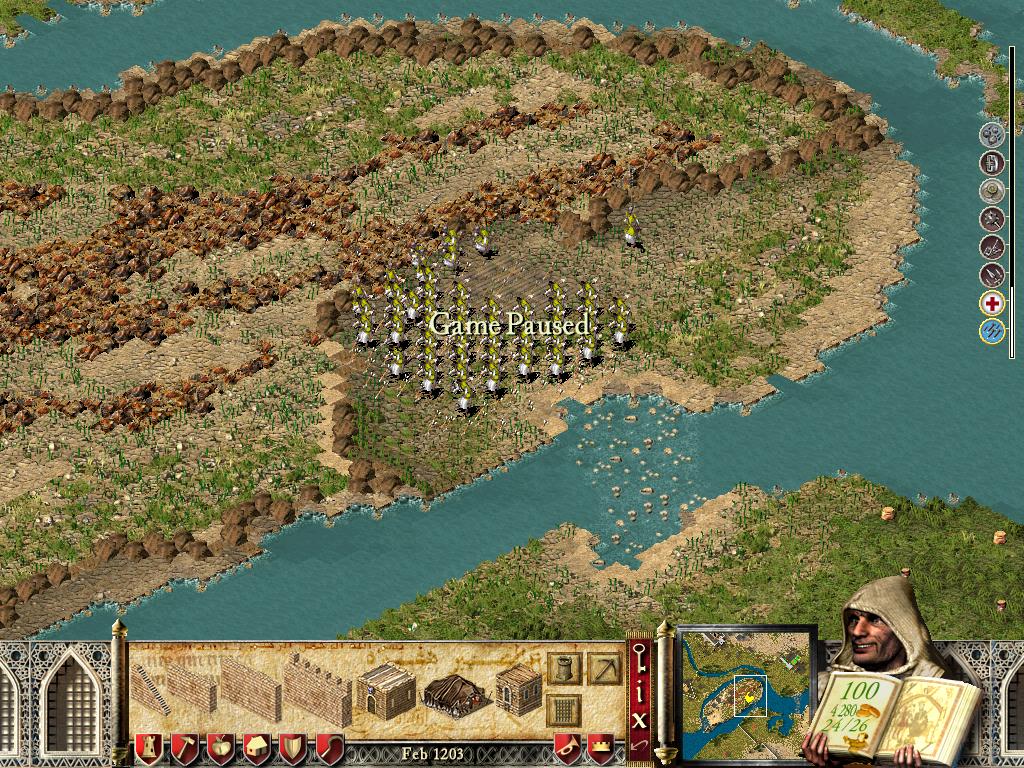Pick the small stone gatehouse
The height and width of the screenshot is (768, 1024).
(x=386, y=689)
